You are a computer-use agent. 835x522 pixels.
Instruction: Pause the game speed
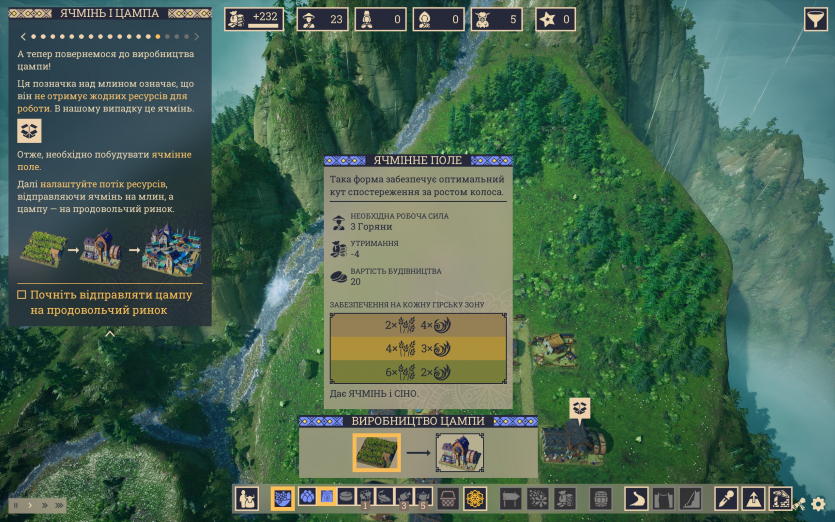click(15, 505)
